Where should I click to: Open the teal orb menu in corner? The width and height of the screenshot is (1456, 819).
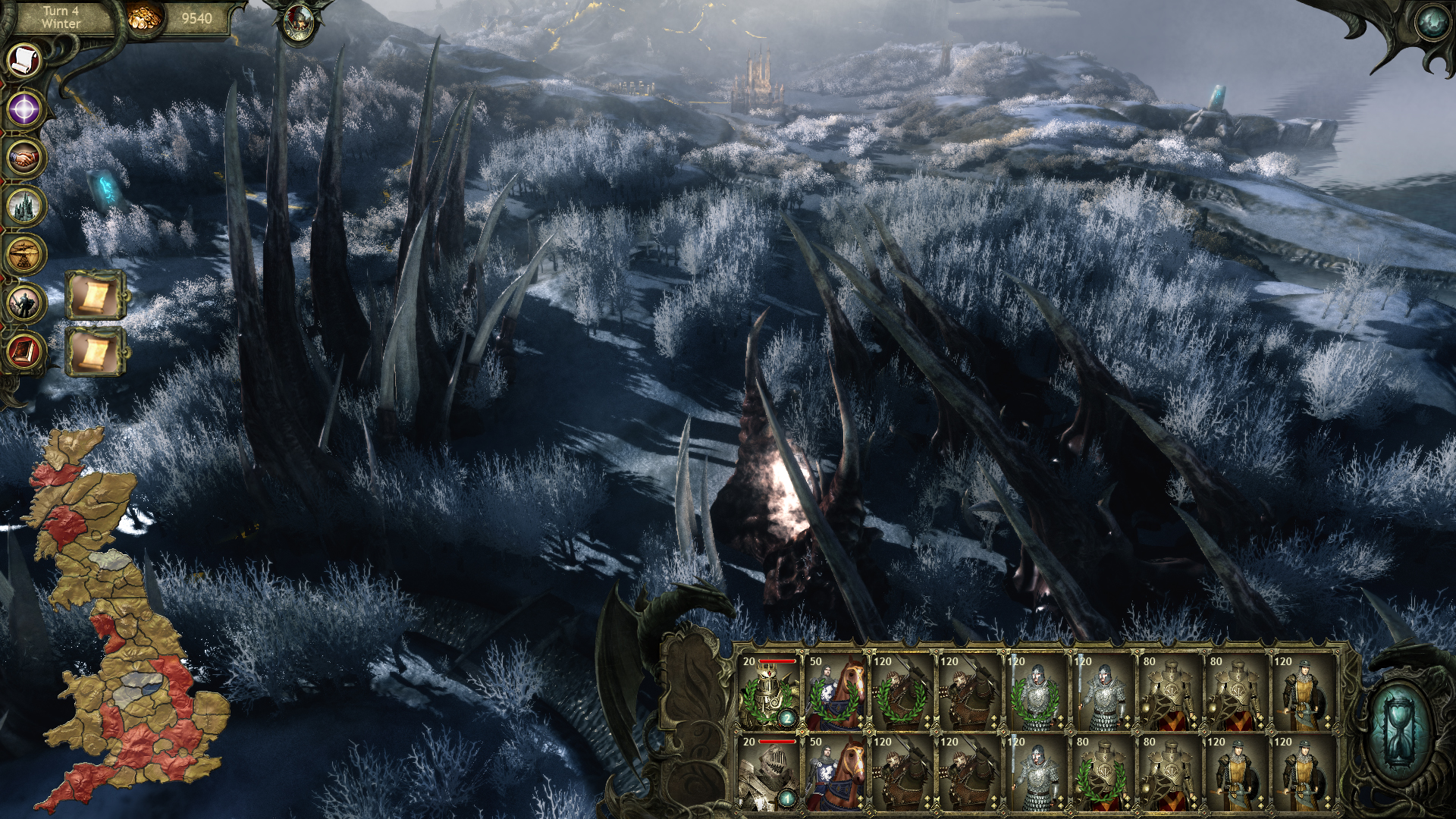point(1432,23)
